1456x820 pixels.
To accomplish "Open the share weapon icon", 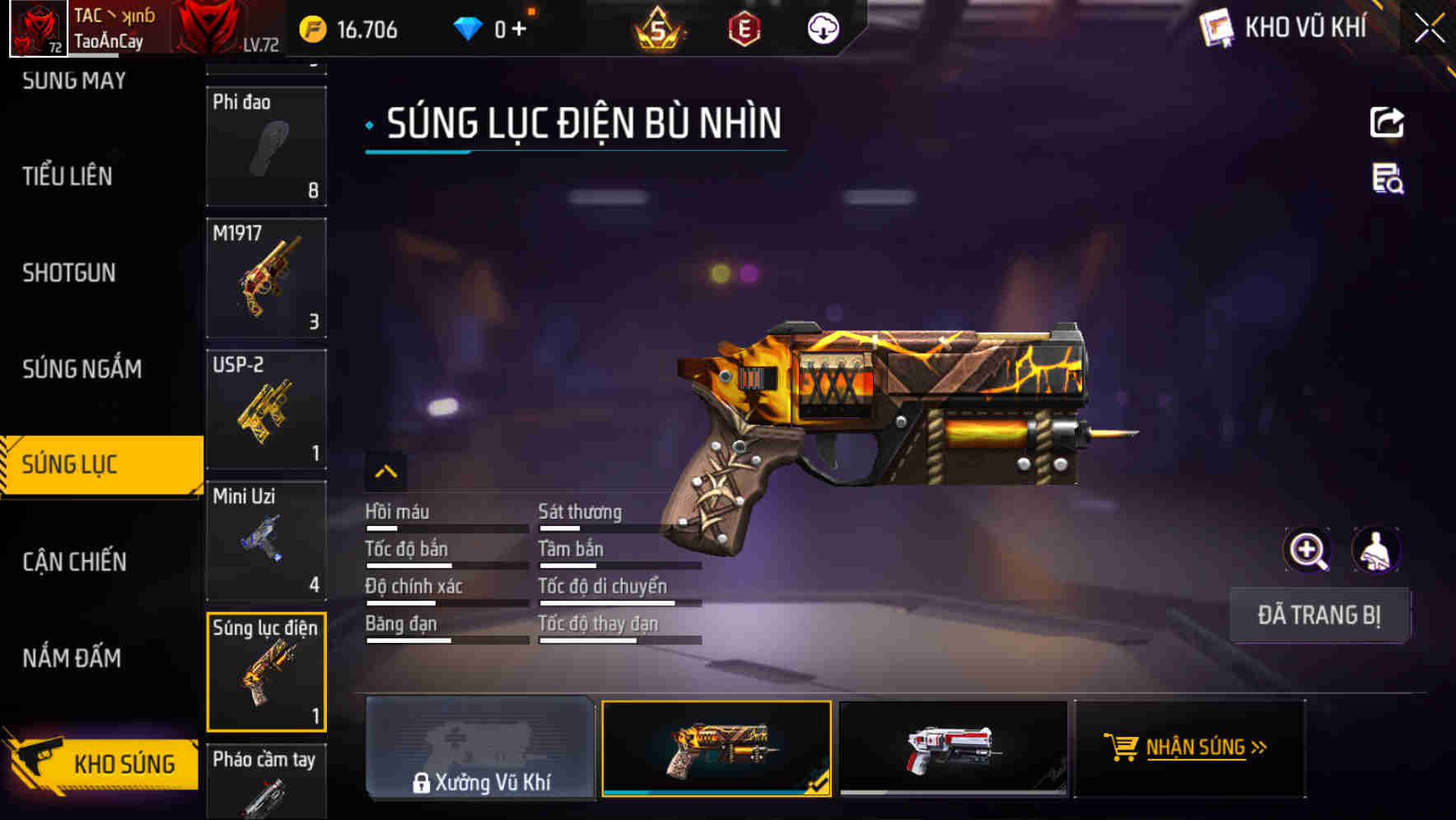I will coord(1387,122).
